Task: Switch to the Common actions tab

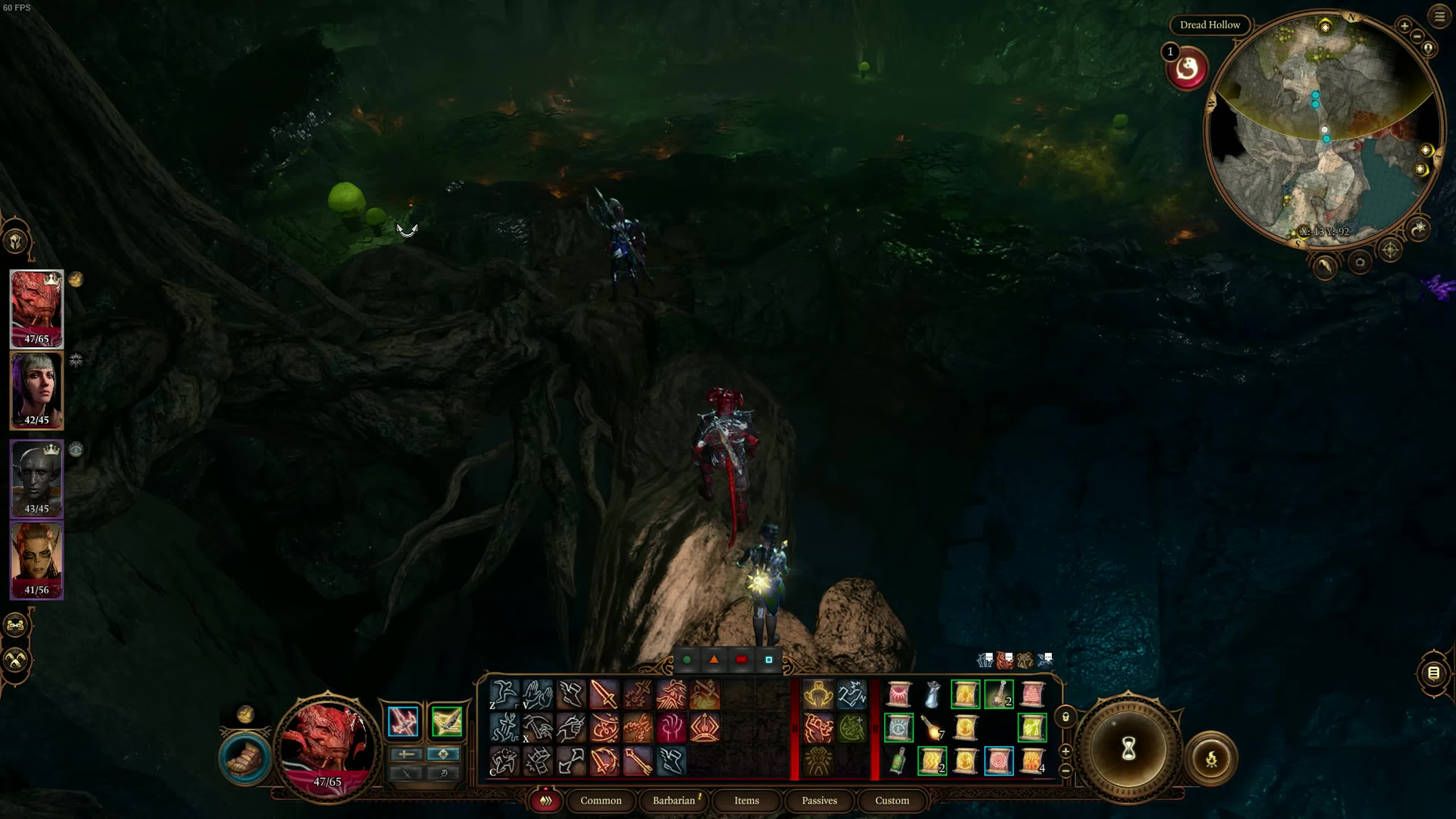Action: [x=600, y=800]
